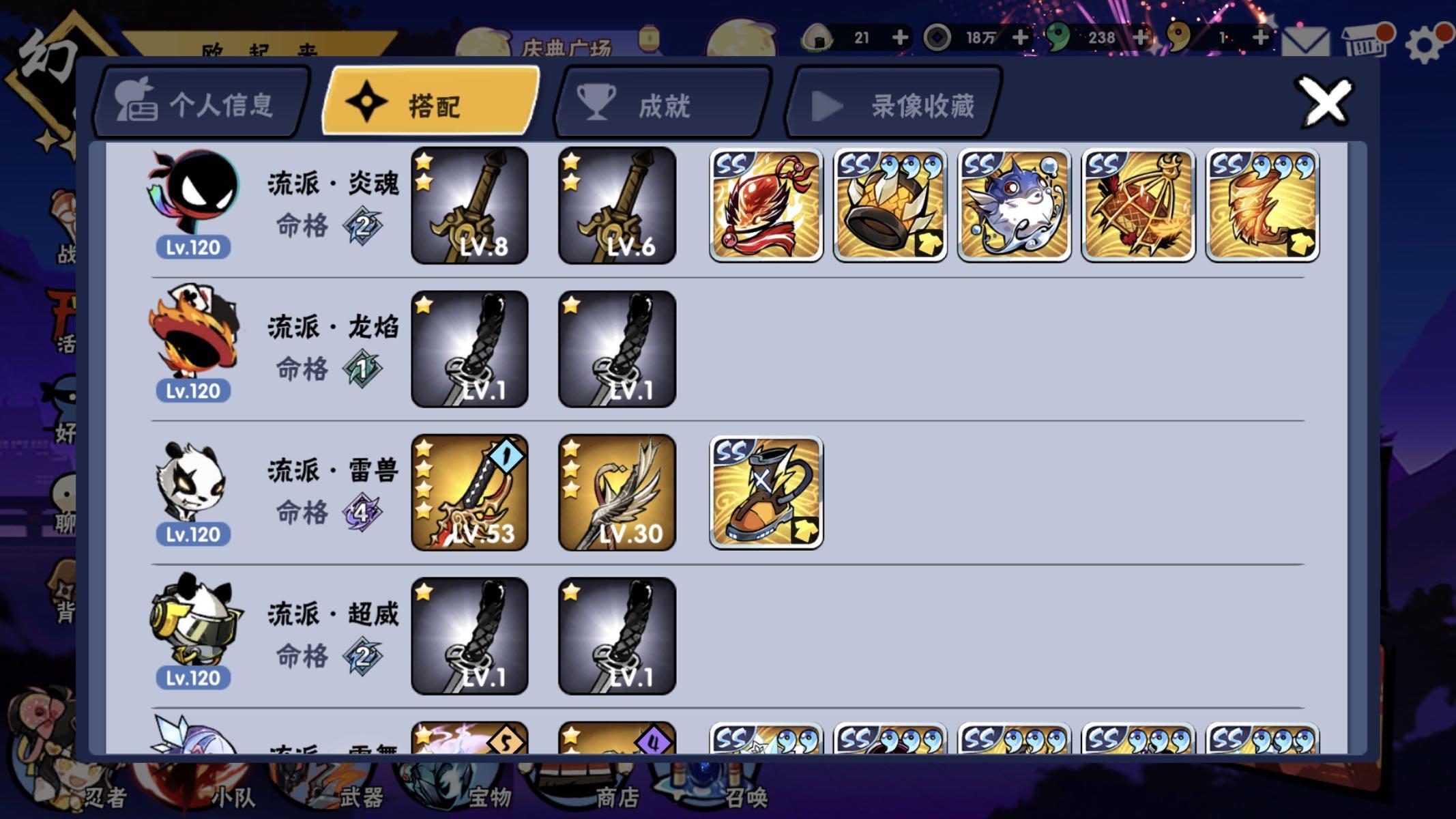The width and height of the screenshot is (1456, 819).
Task: Open the settings gear icon
Action: coord(1423,43)
